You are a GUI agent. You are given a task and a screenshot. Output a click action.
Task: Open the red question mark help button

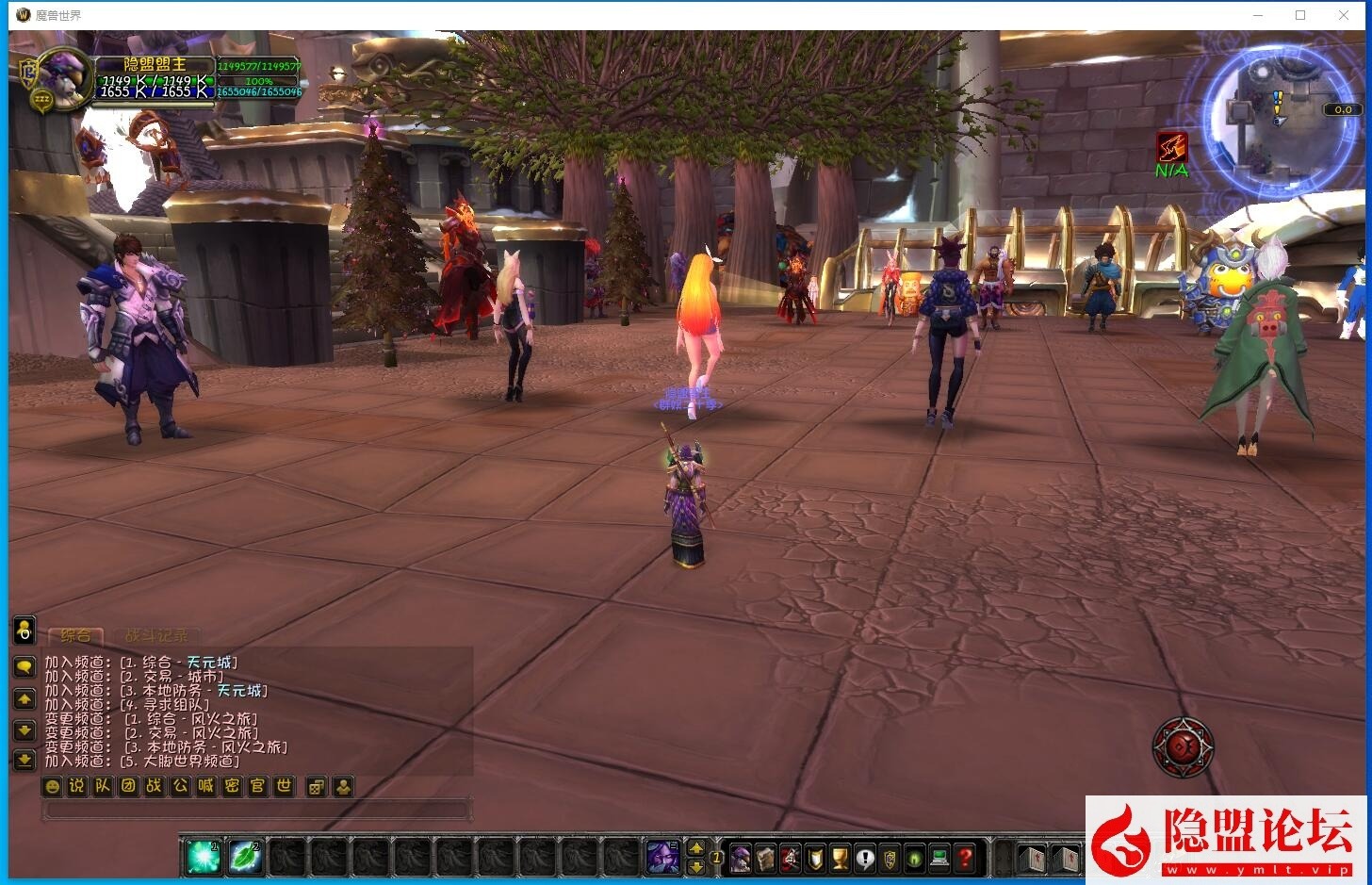coord(964,858)
